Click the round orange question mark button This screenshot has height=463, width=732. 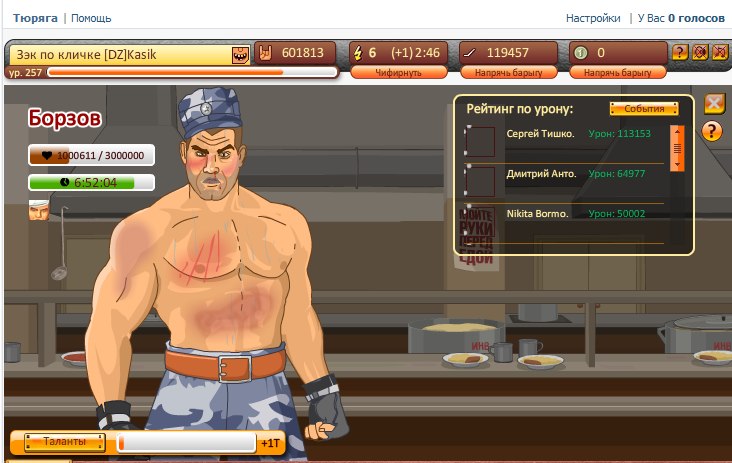point(712,130)
